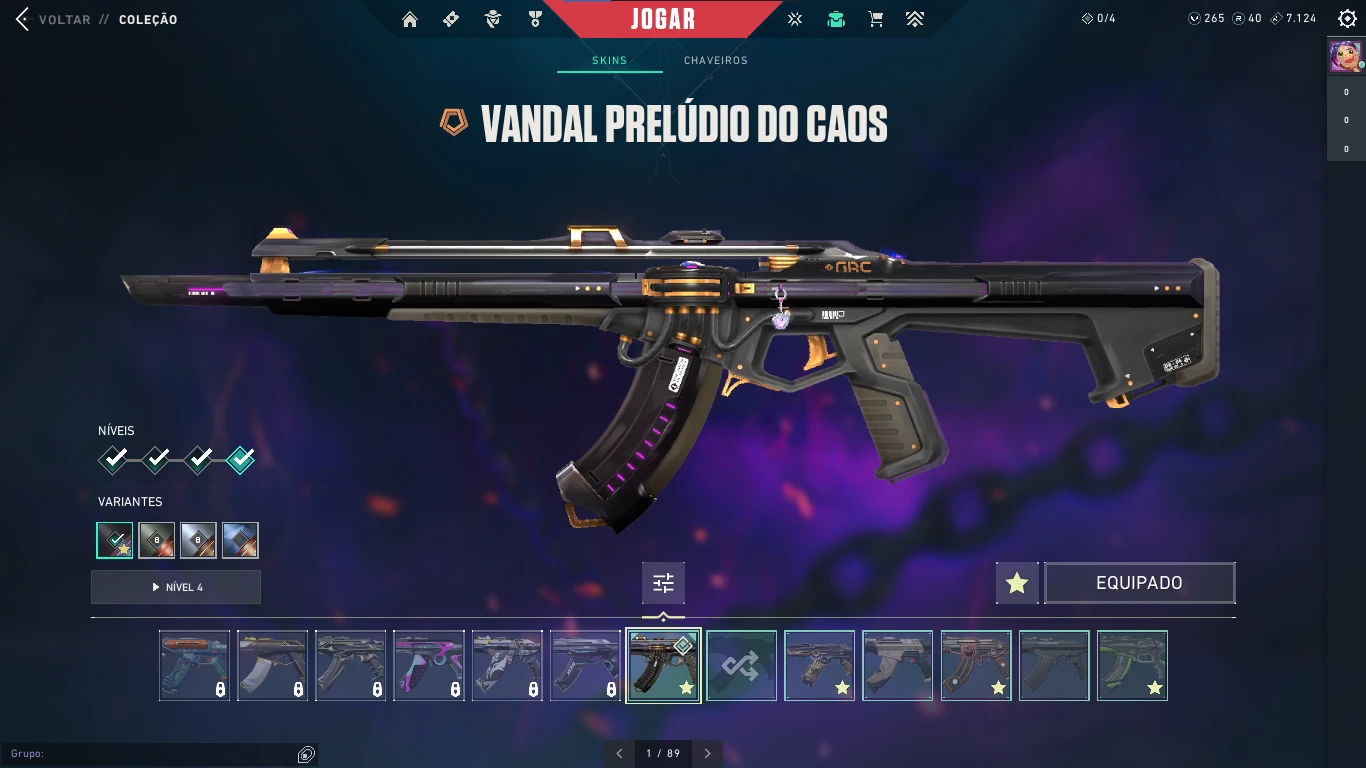This screenshot has height=768, width=1366.
Task: Go to the next skin page
Action: 708,753
